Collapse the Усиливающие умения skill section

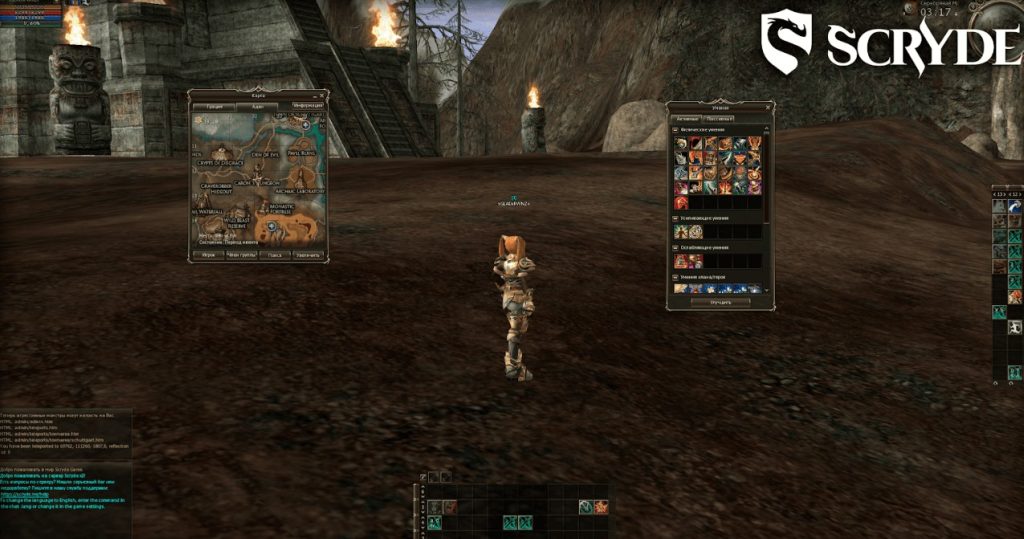676,218
